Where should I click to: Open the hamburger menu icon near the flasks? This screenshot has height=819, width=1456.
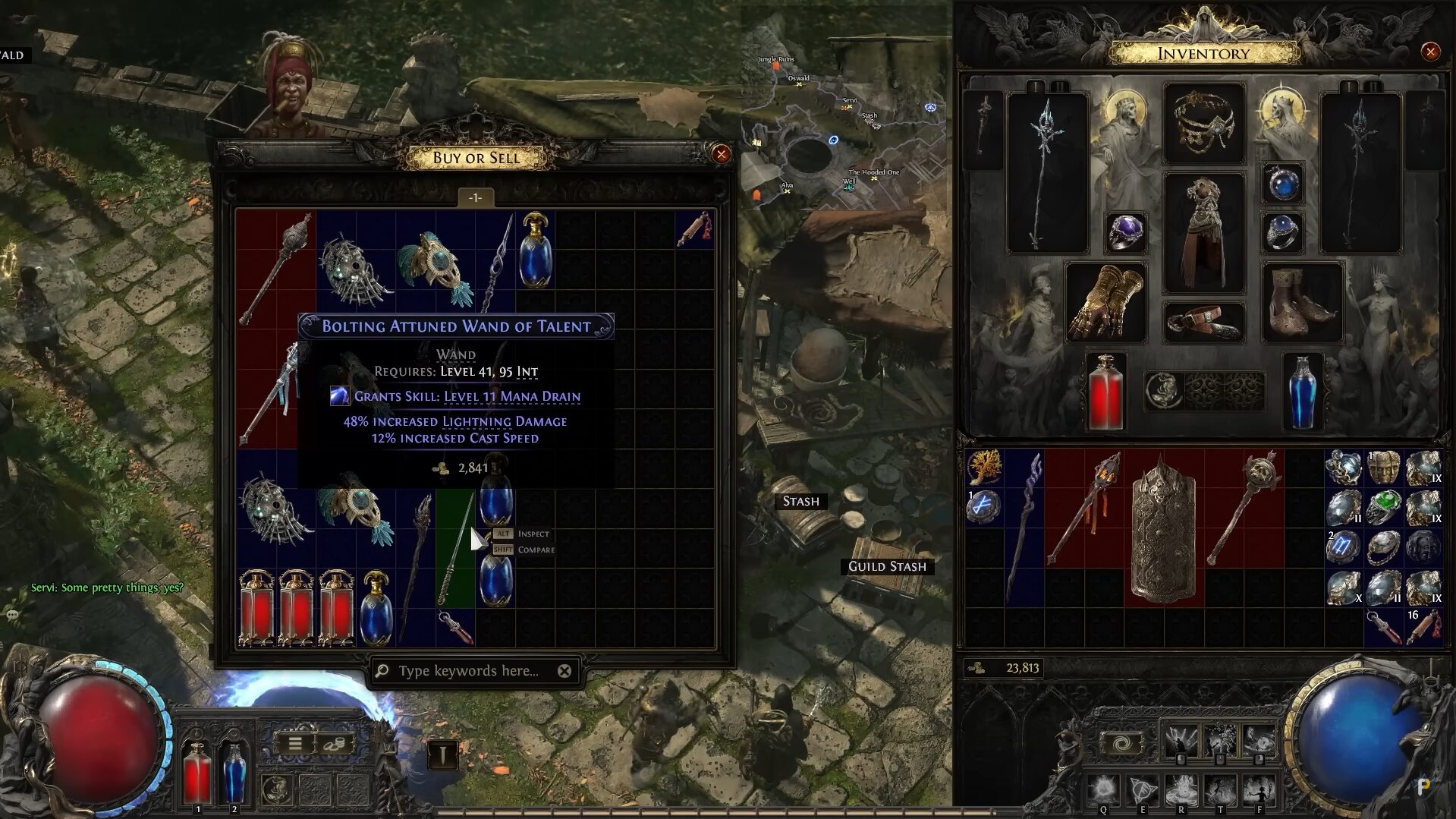(295, 744)
